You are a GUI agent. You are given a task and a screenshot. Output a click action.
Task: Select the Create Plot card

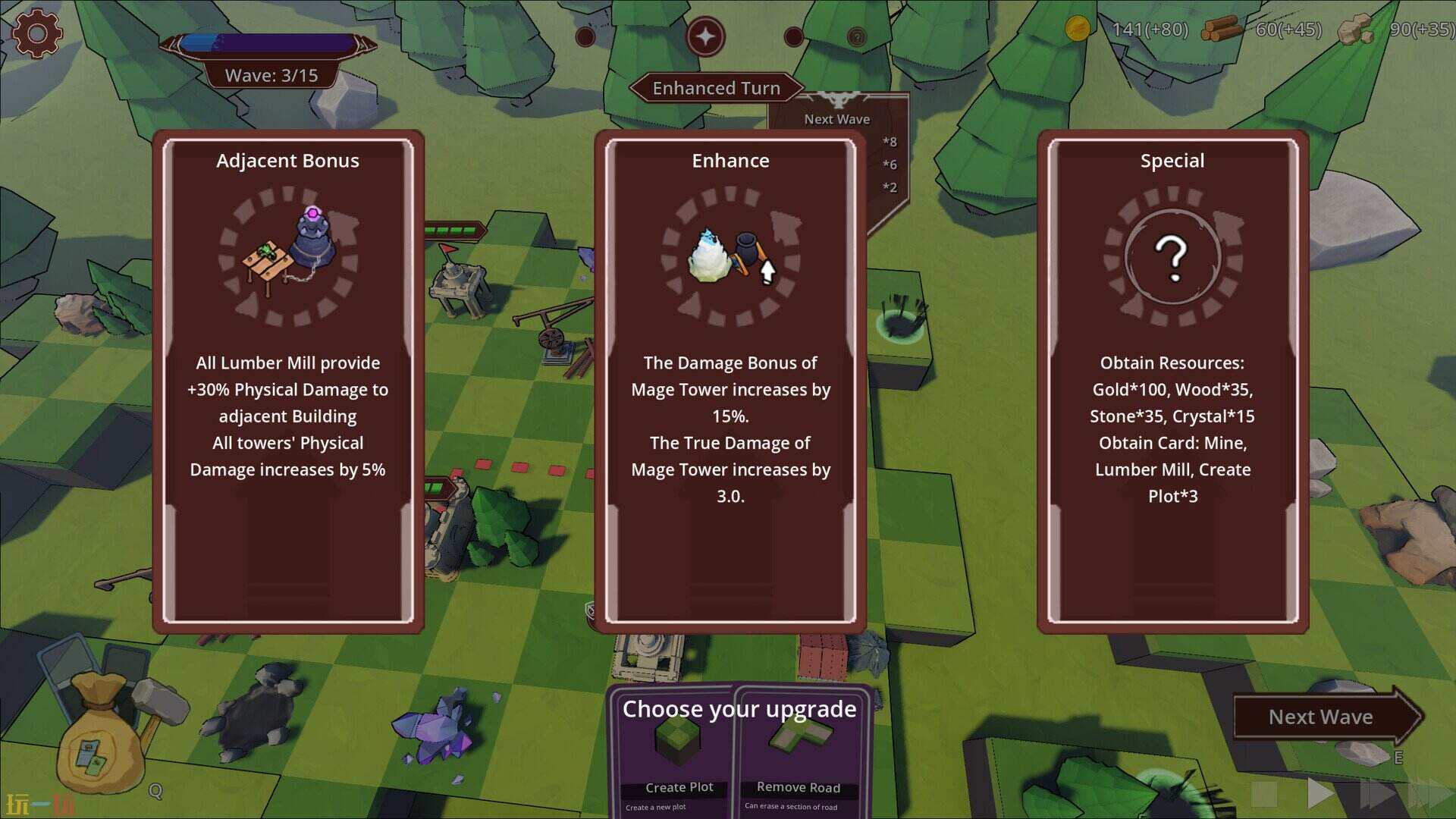point(674,758)
